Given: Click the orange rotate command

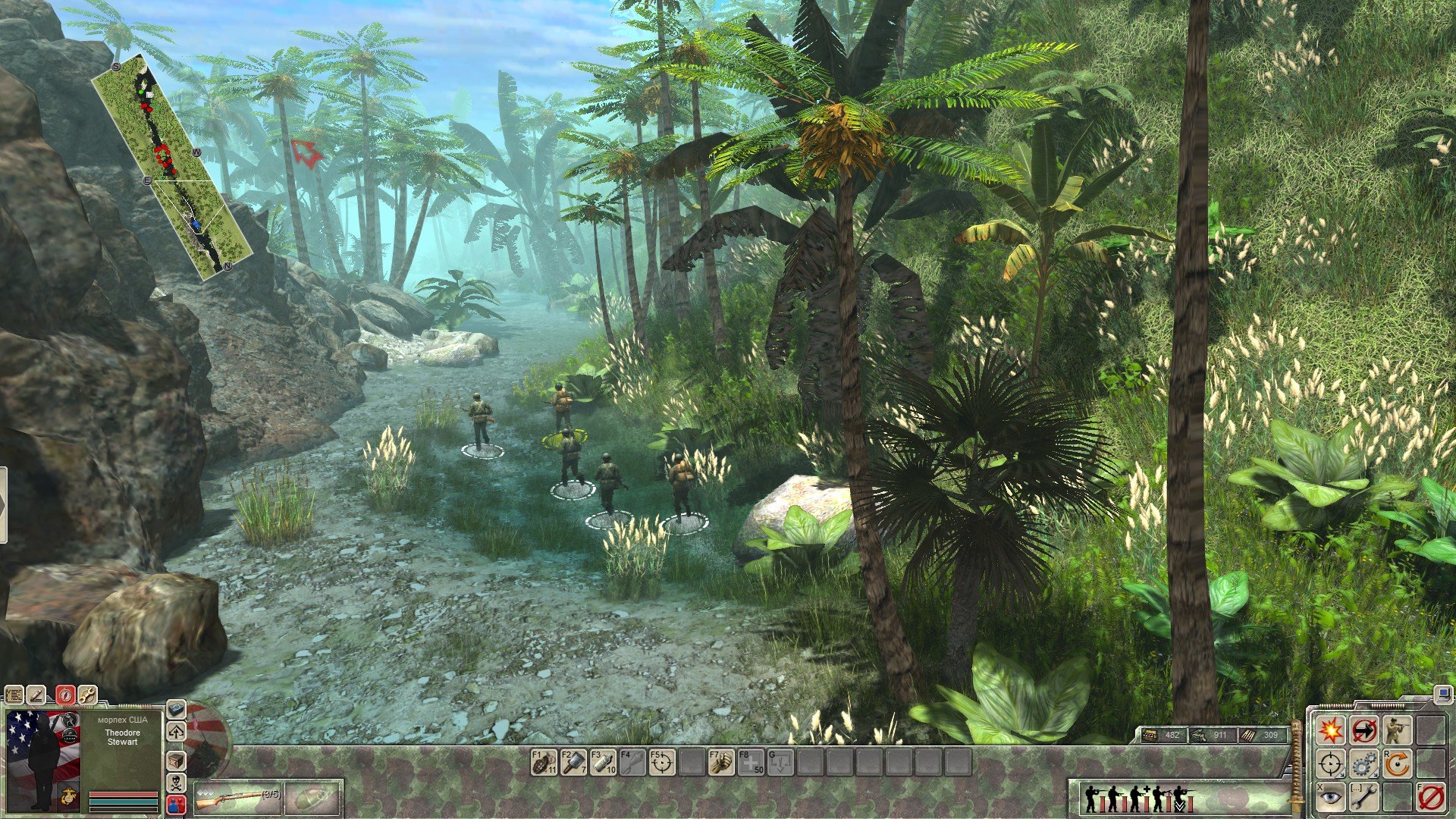Looking at the screenshot, I should point(1397,764).
